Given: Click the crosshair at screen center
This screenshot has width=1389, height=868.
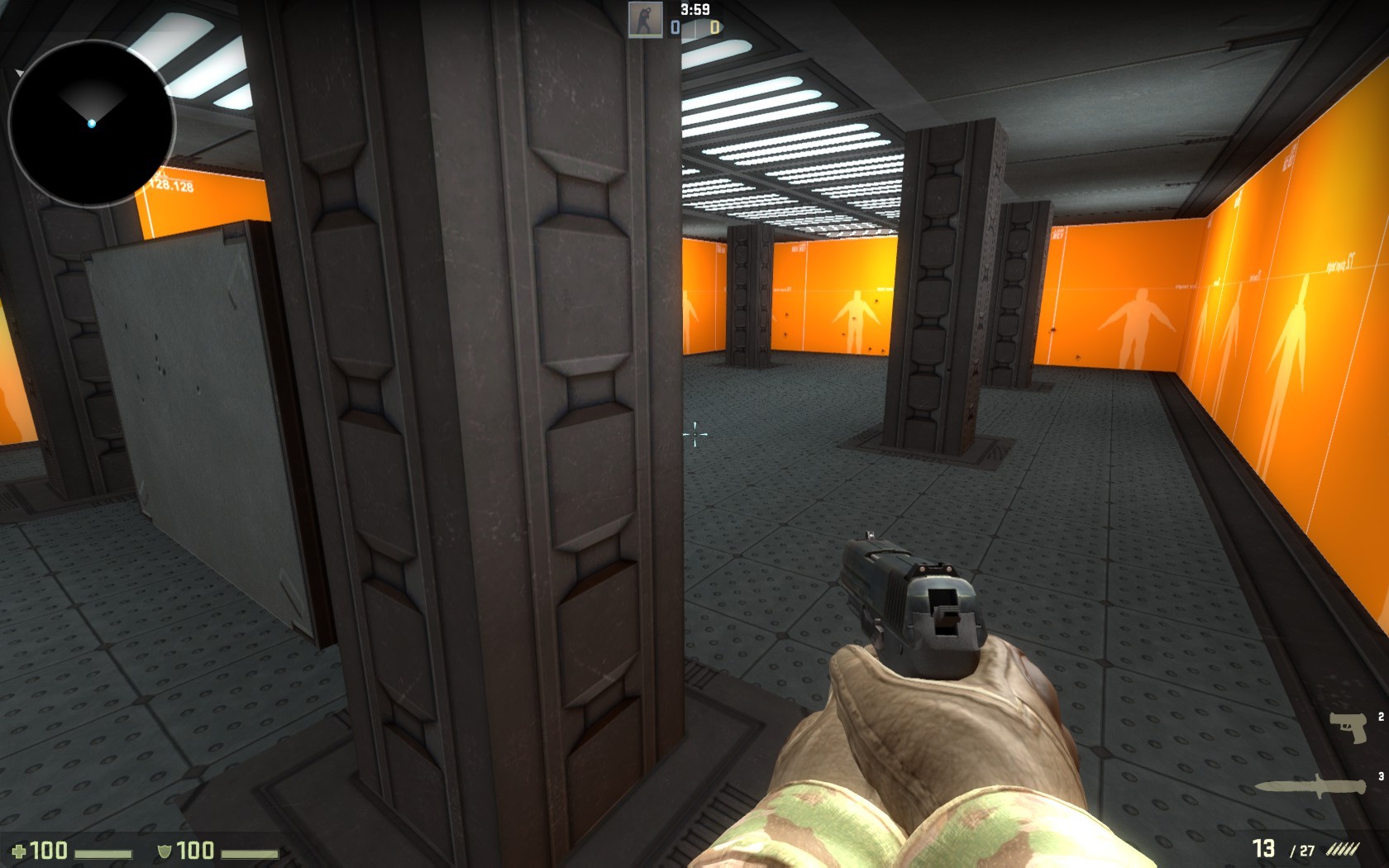Looking at the screenshot, I should coord(693,433).
